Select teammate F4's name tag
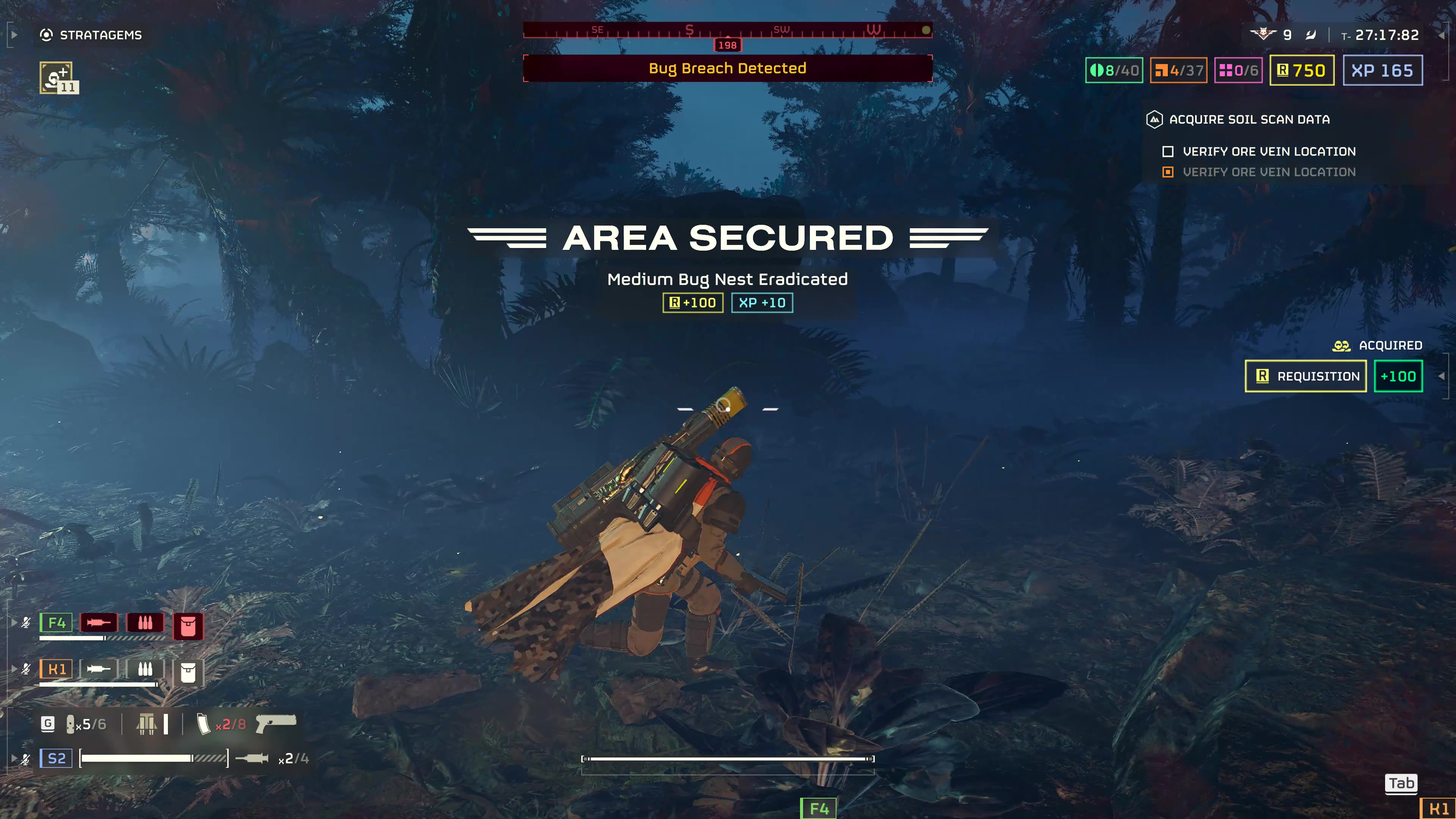The width and height of the screenshot is (1456, 819). click(56, 623)
